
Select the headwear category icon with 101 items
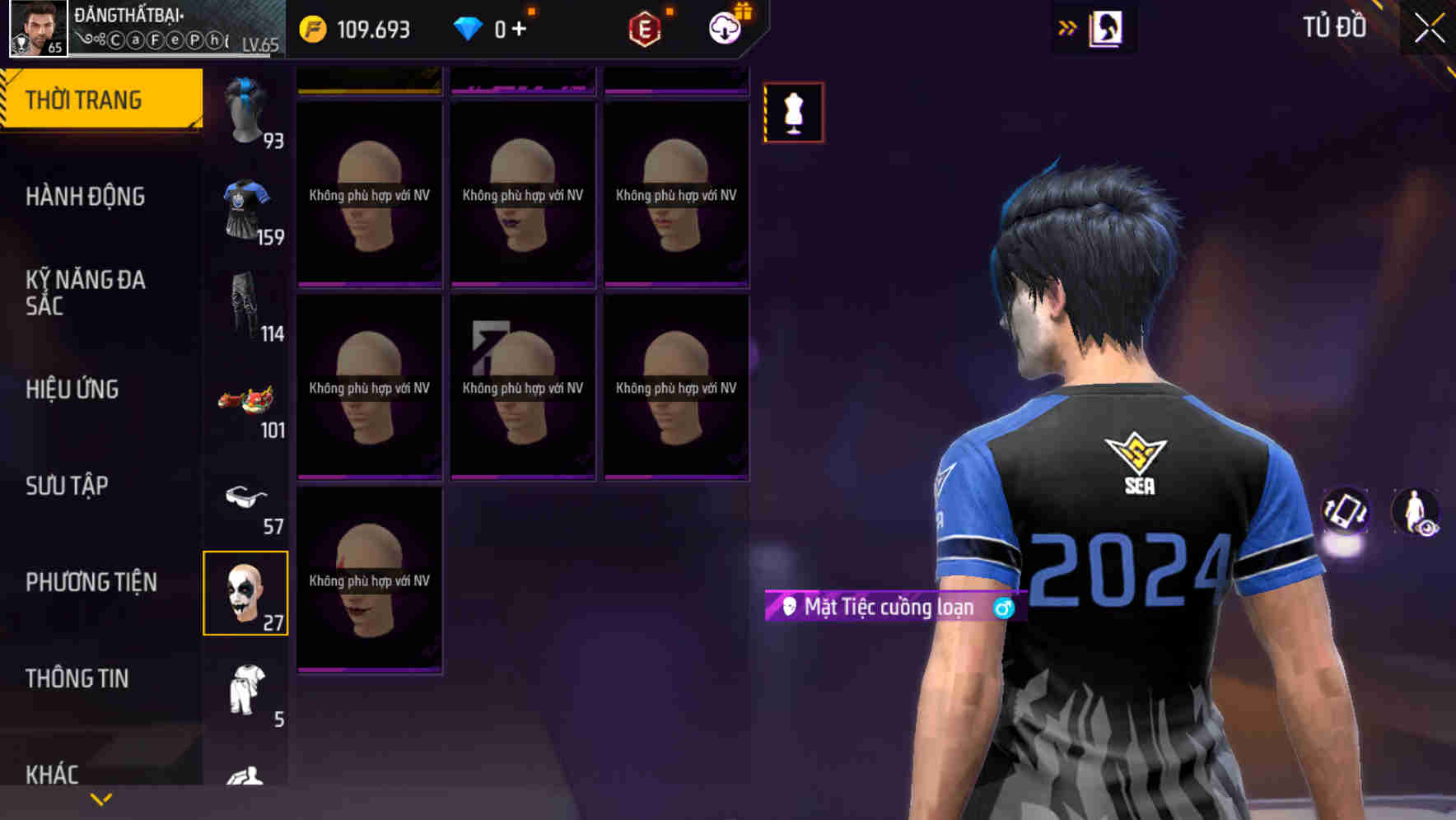pyautogui.click(x=245, y=403)
